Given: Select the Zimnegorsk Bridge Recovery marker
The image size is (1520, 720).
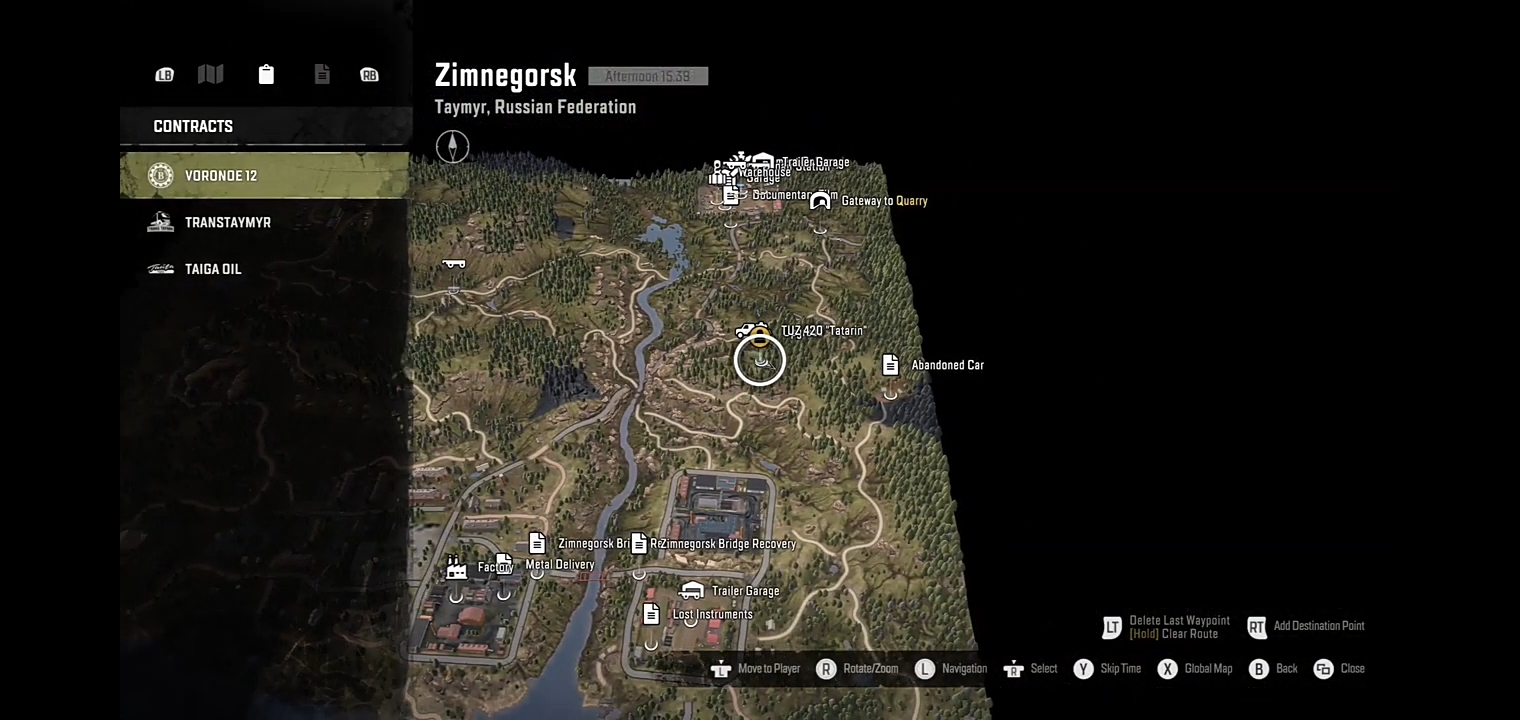Looking at the screenshot, I should tap(639, 543).
